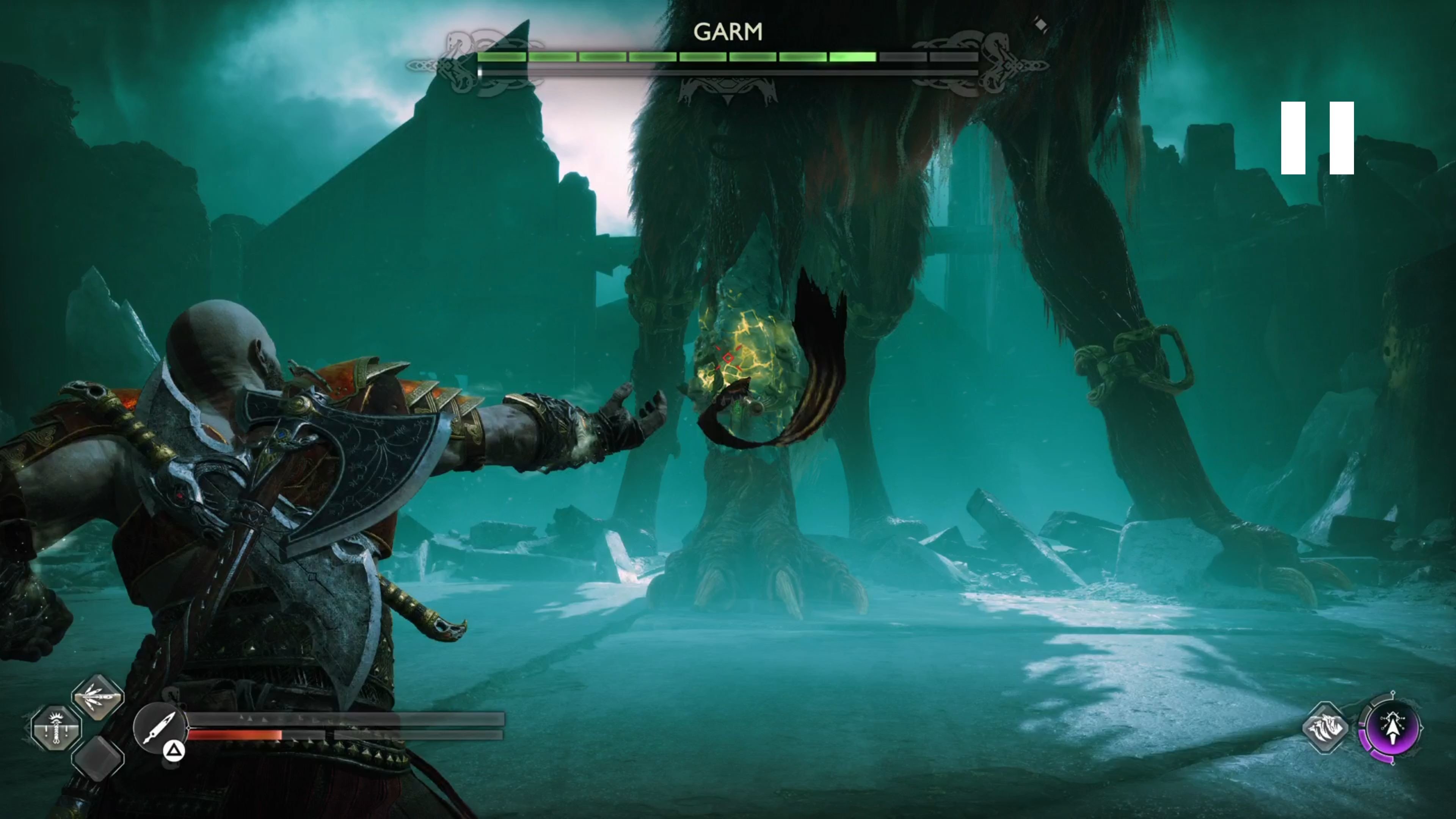Toggle the highlighted arrow quiver slot
This screenshot has width=1456, height=819.
[x=97, y=698]
